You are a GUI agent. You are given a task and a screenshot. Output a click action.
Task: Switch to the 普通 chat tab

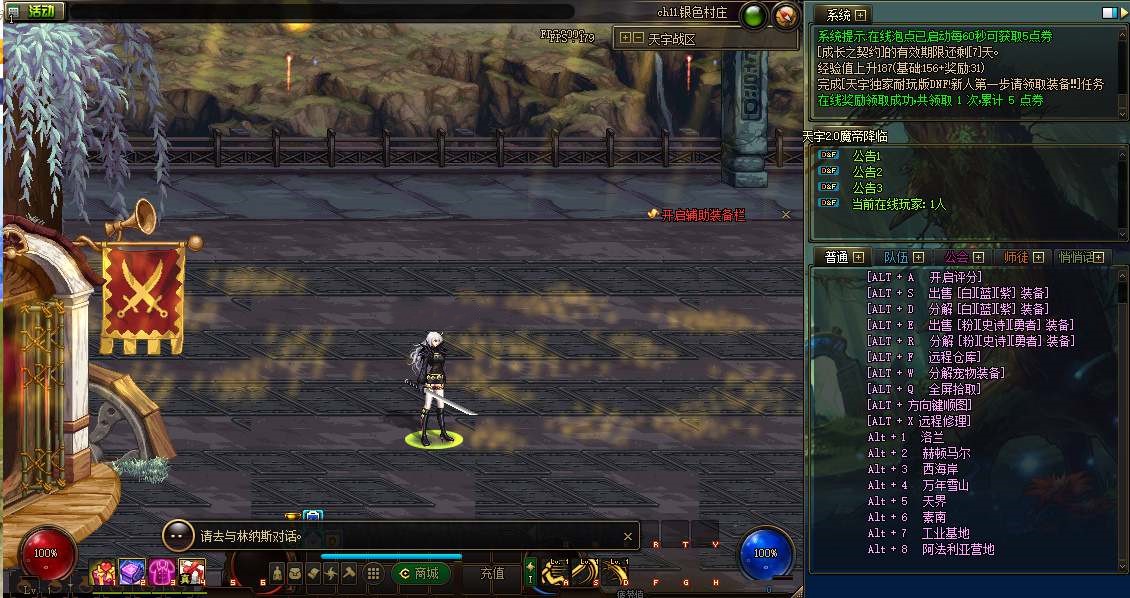[x=837, y=257]
